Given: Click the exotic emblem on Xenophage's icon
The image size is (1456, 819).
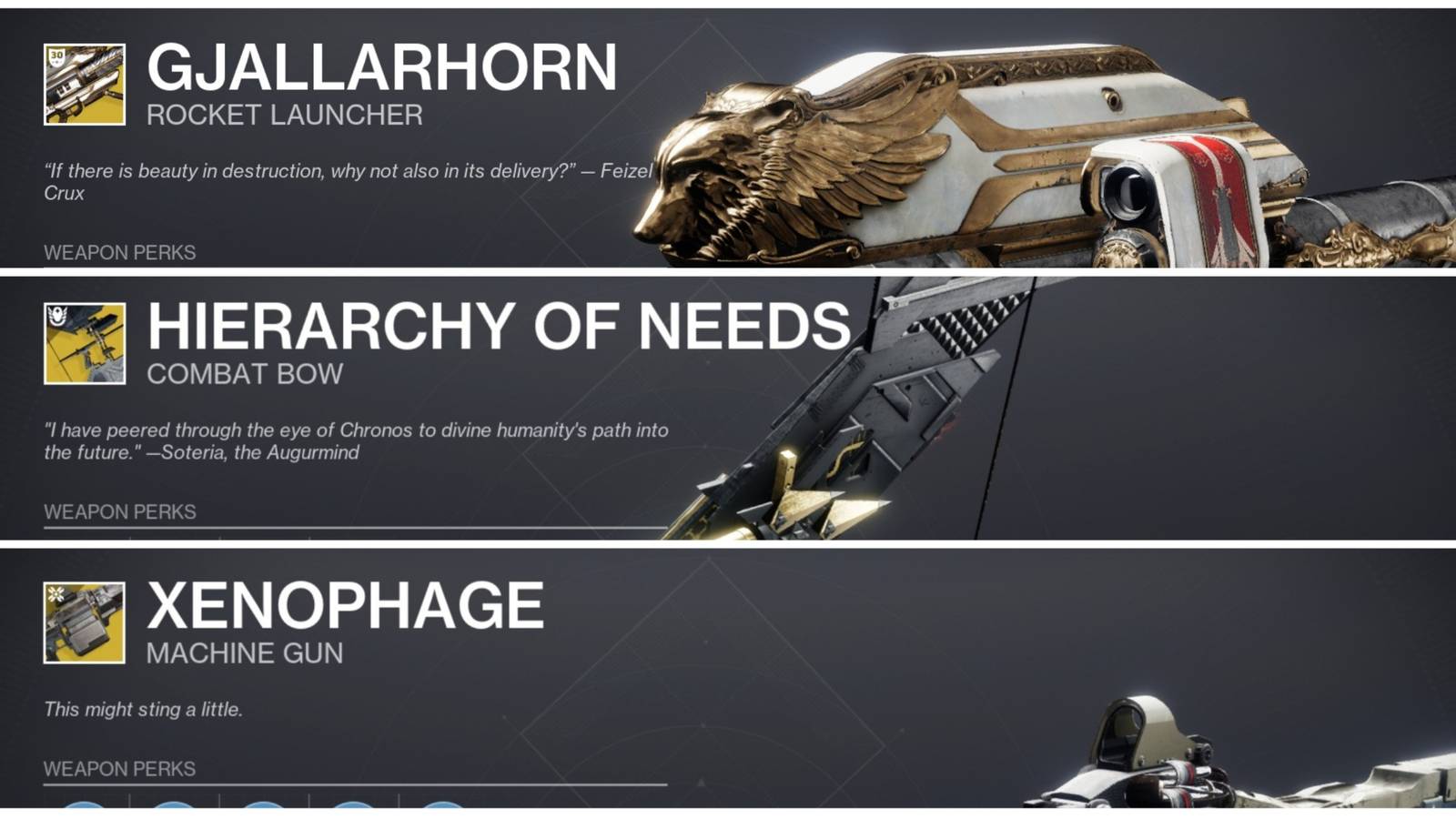Looking at the screenshot, I should (x=56, y=594).
